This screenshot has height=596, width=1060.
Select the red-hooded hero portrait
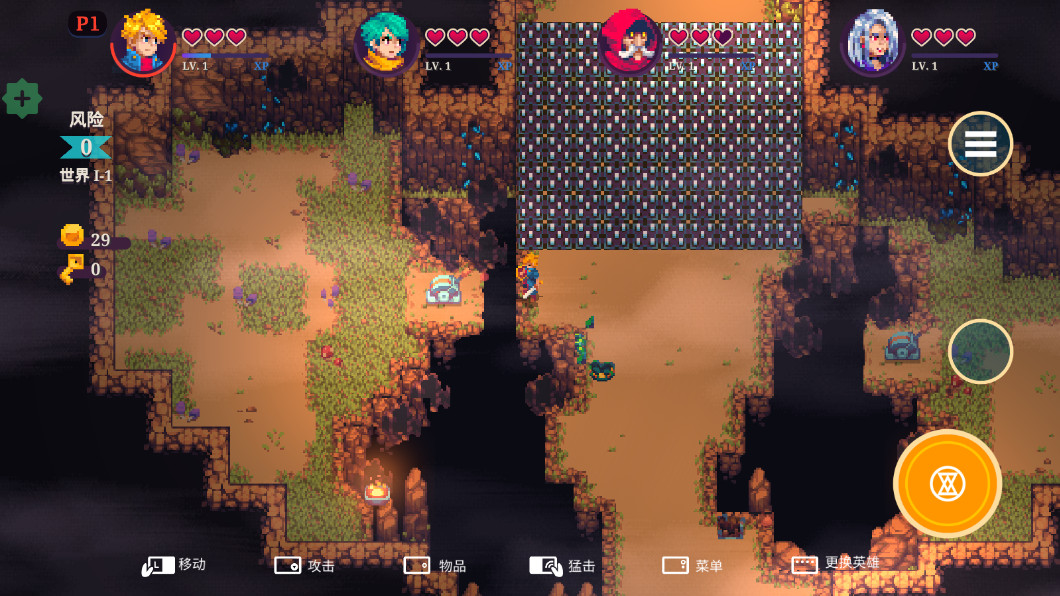point(630,42)
